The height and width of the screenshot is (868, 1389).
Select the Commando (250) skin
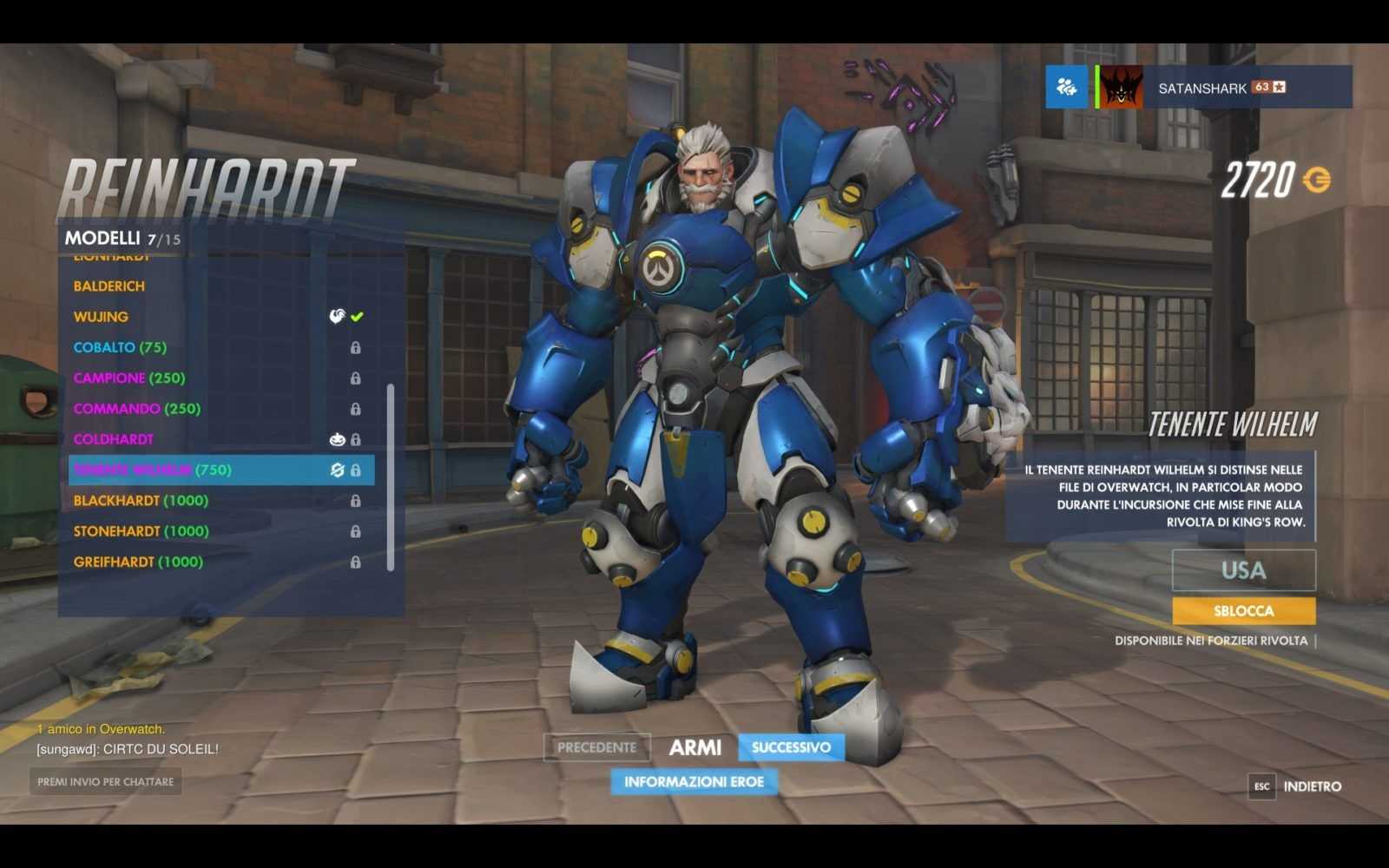(x=137, y=409)
